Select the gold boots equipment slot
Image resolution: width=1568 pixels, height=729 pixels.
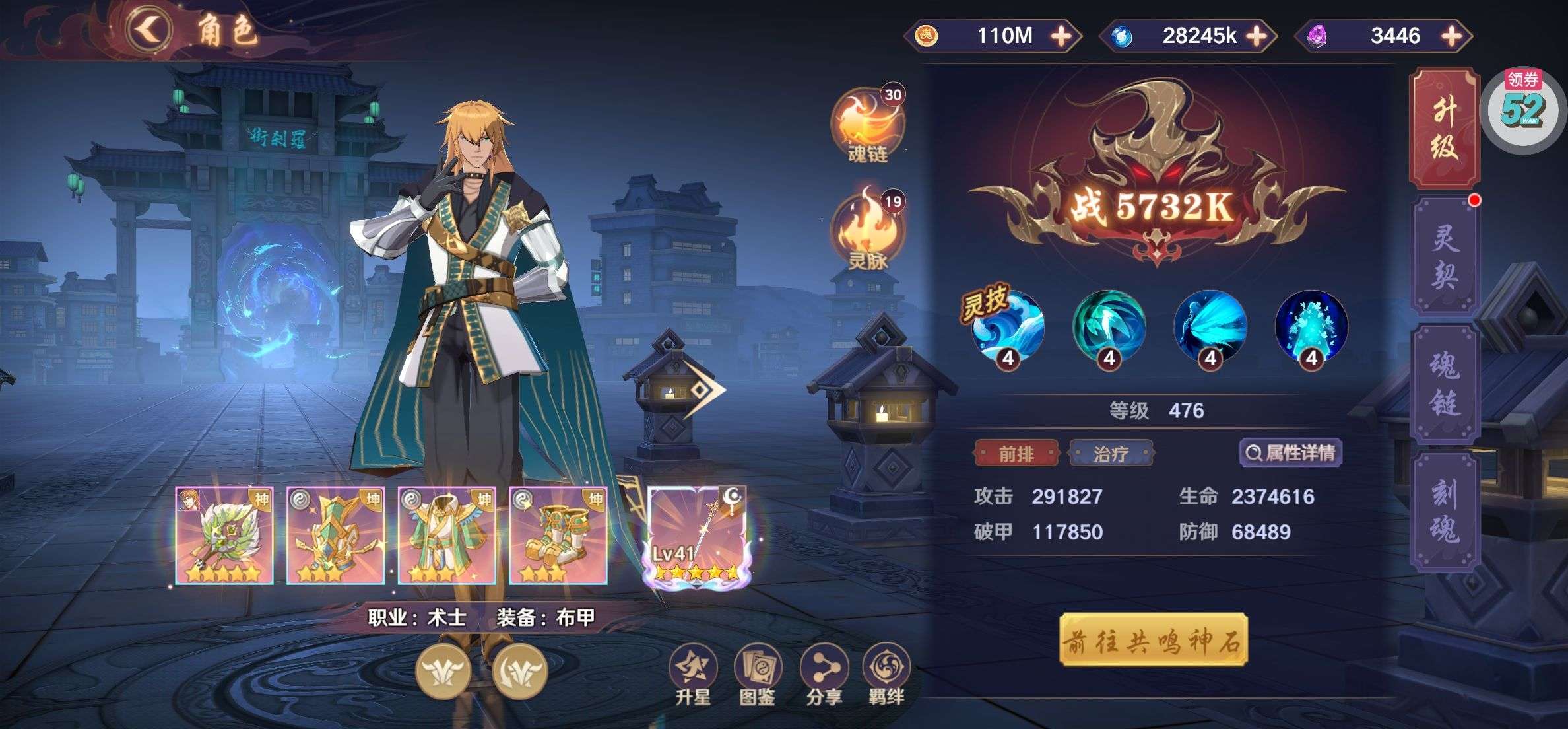(558, 536)
